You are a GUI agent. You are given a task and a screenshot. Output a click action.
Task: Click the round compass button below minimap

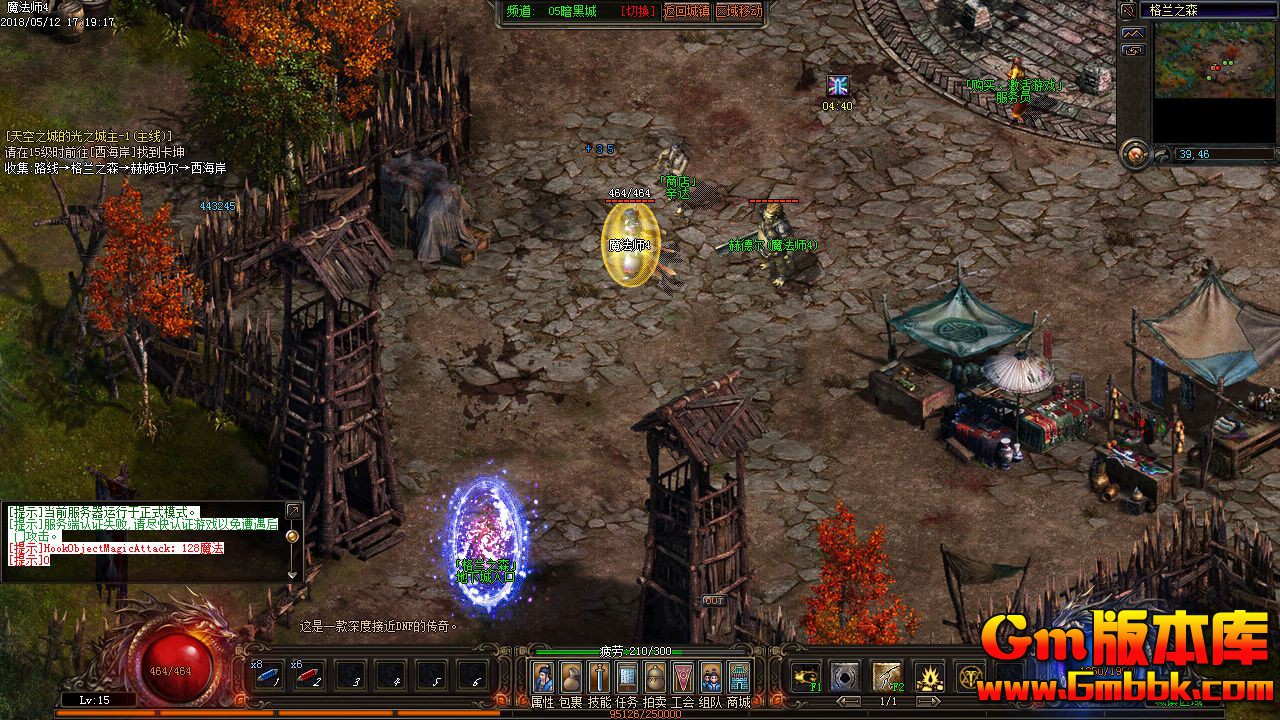tap(1134, 153)
